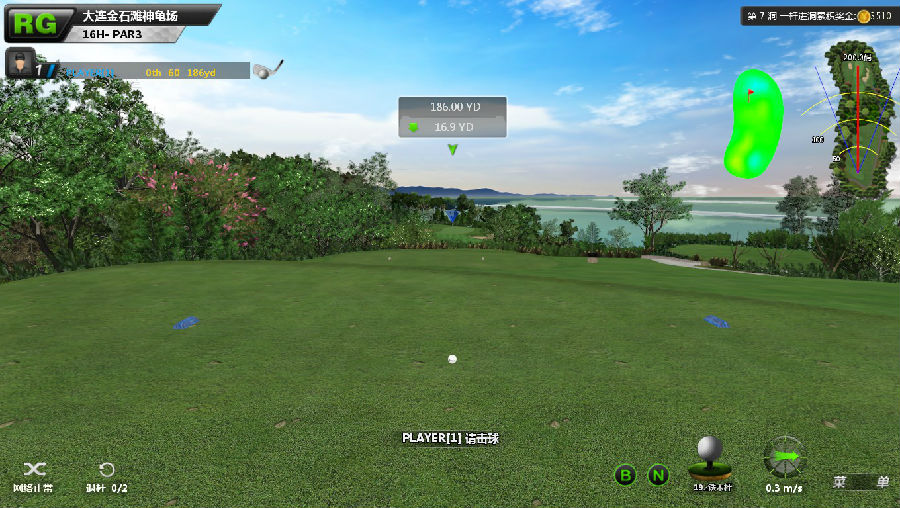This screenshot has height=508, width=900.
Task: Choose the golf club icon
Action: 267,69
